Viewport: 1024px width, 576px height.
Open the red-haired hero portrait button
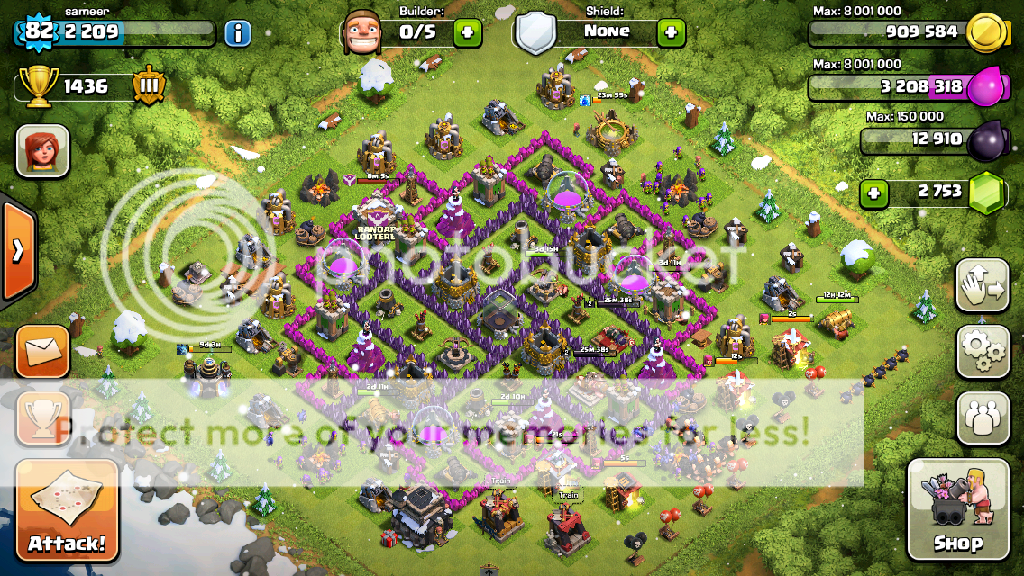coord(42,151)
